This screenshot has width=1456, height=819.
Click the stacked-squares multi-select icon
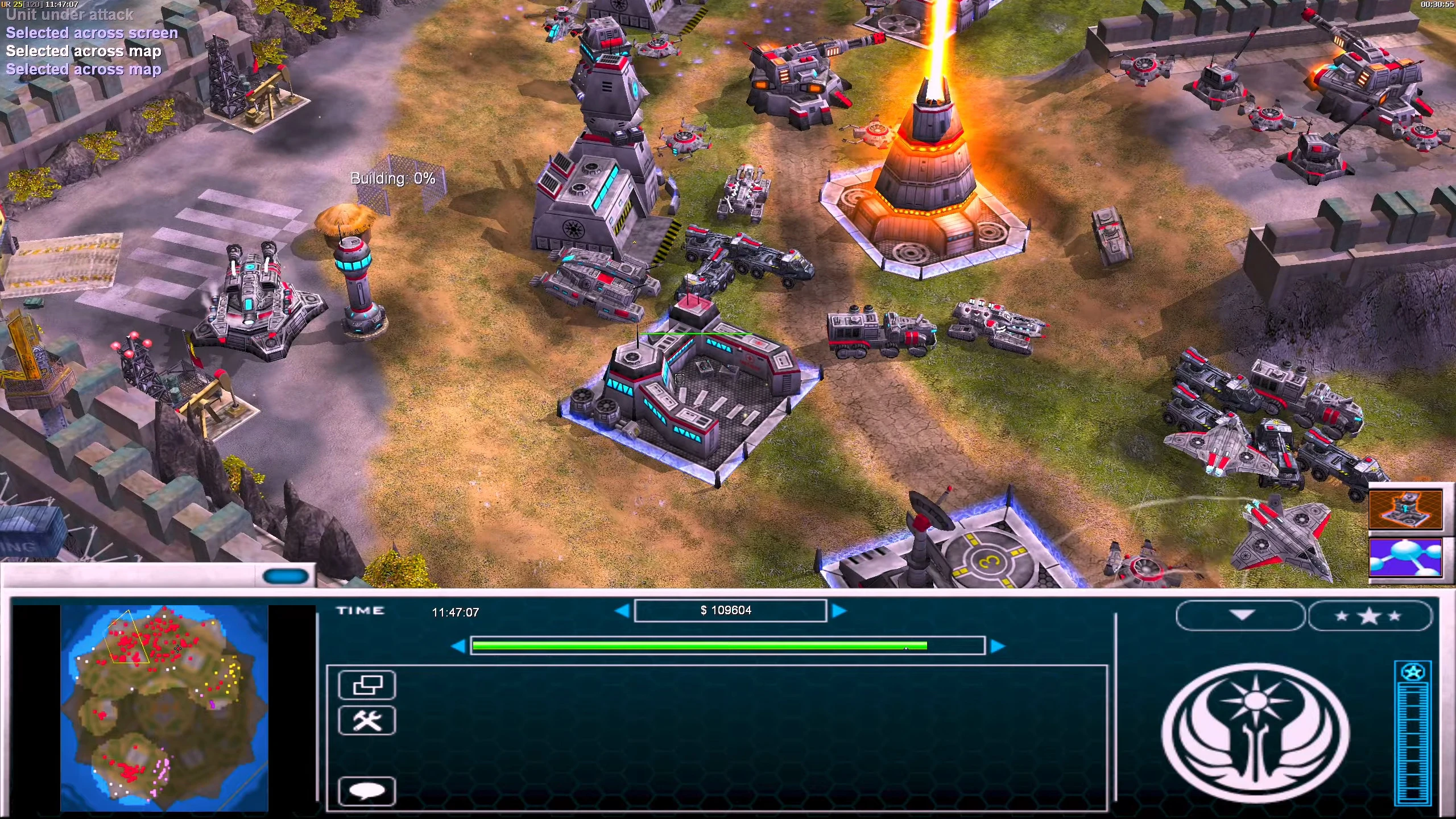tap(367, 685)
